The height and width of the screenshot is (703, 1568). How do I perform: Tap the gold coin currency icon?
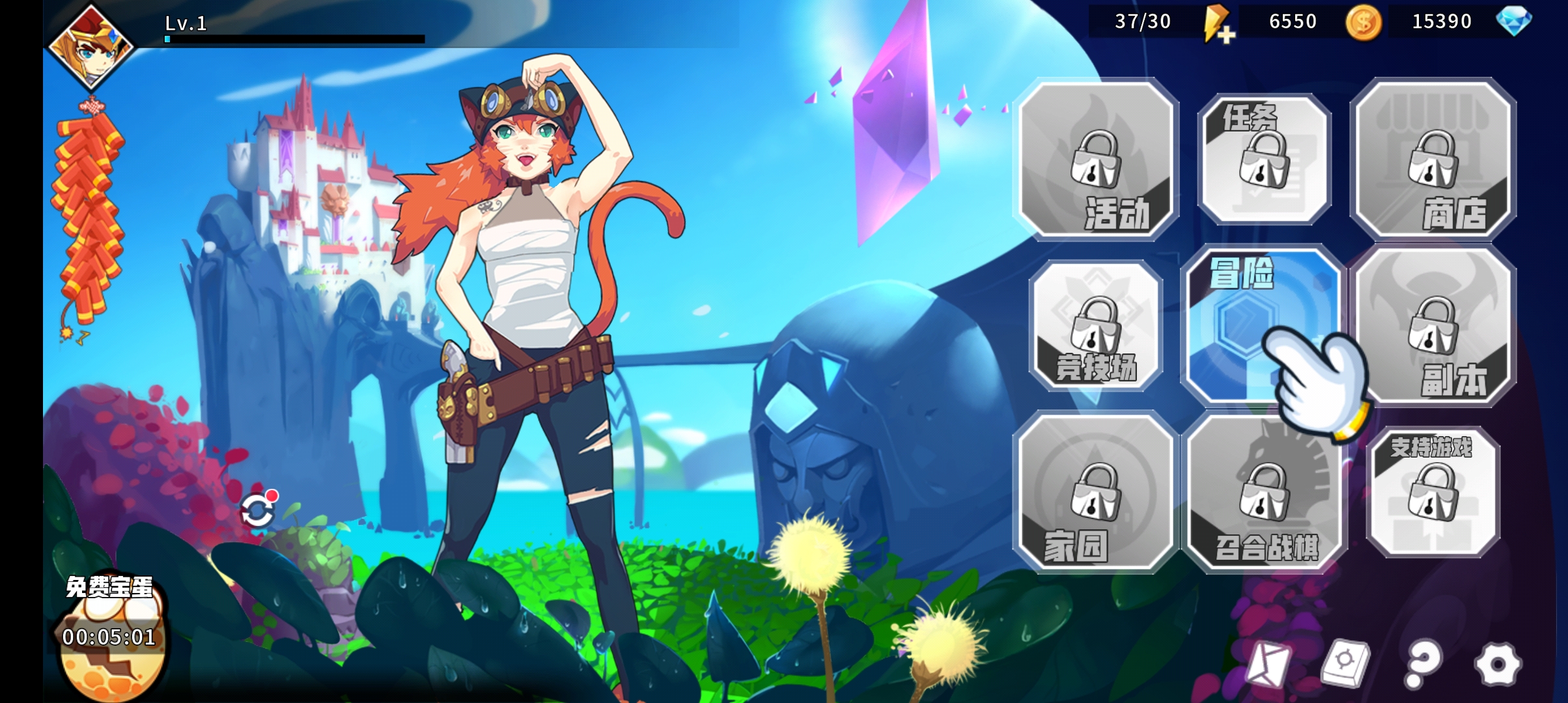[1363, 23]
